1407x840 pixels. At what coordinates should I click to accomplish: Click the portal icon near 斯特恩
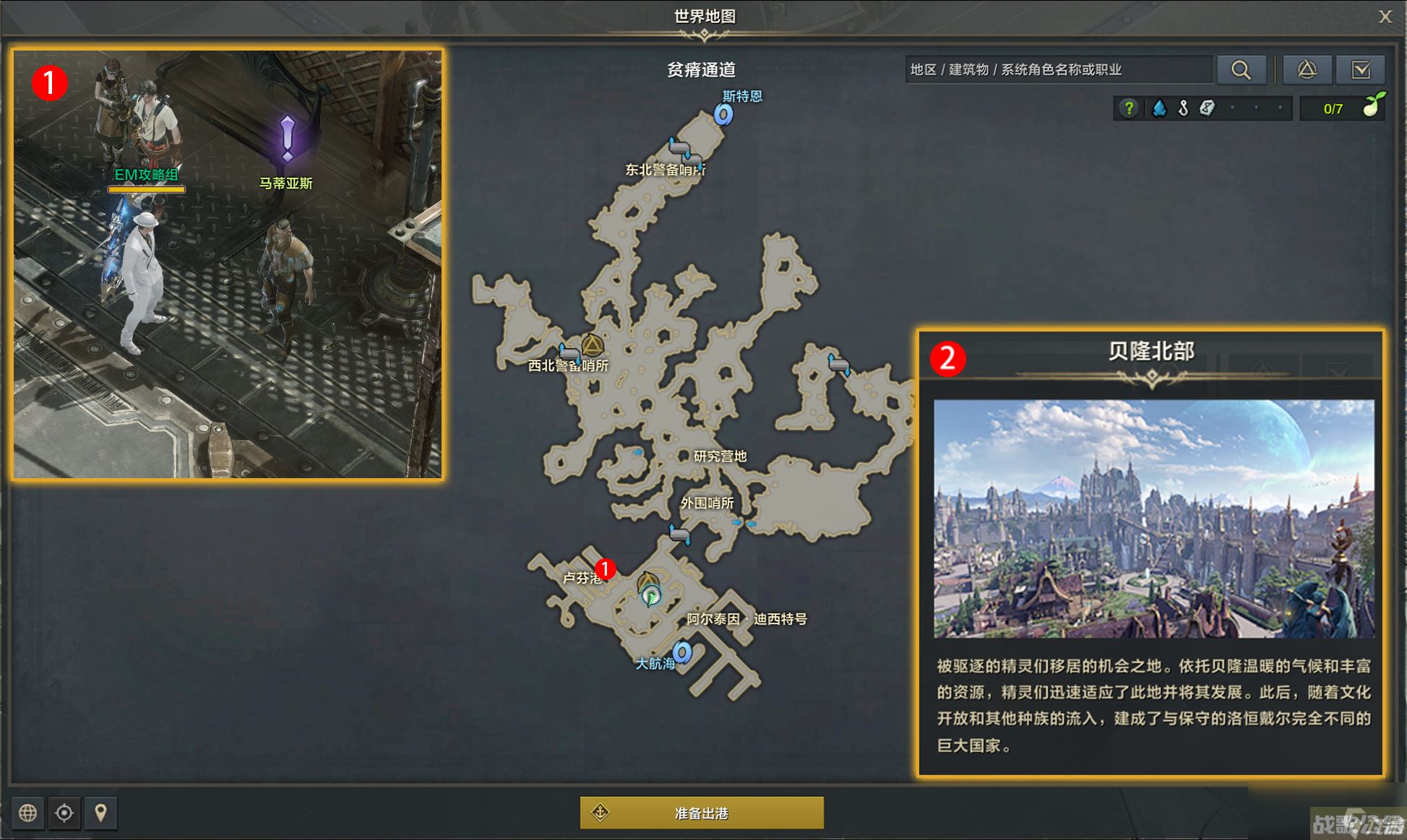coord(722,114)
